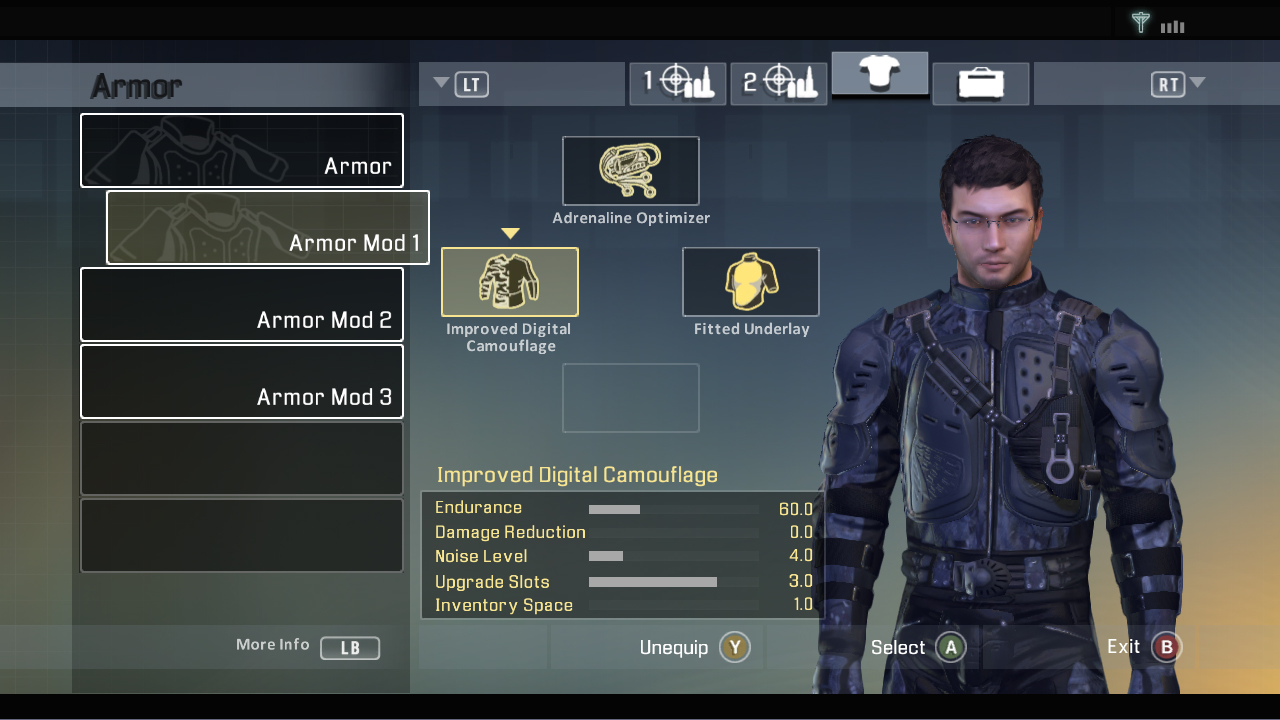Select the Armor Mod 1 slot
The height and width of the screenshot is (720, 1280).
[x=267, y=227]
